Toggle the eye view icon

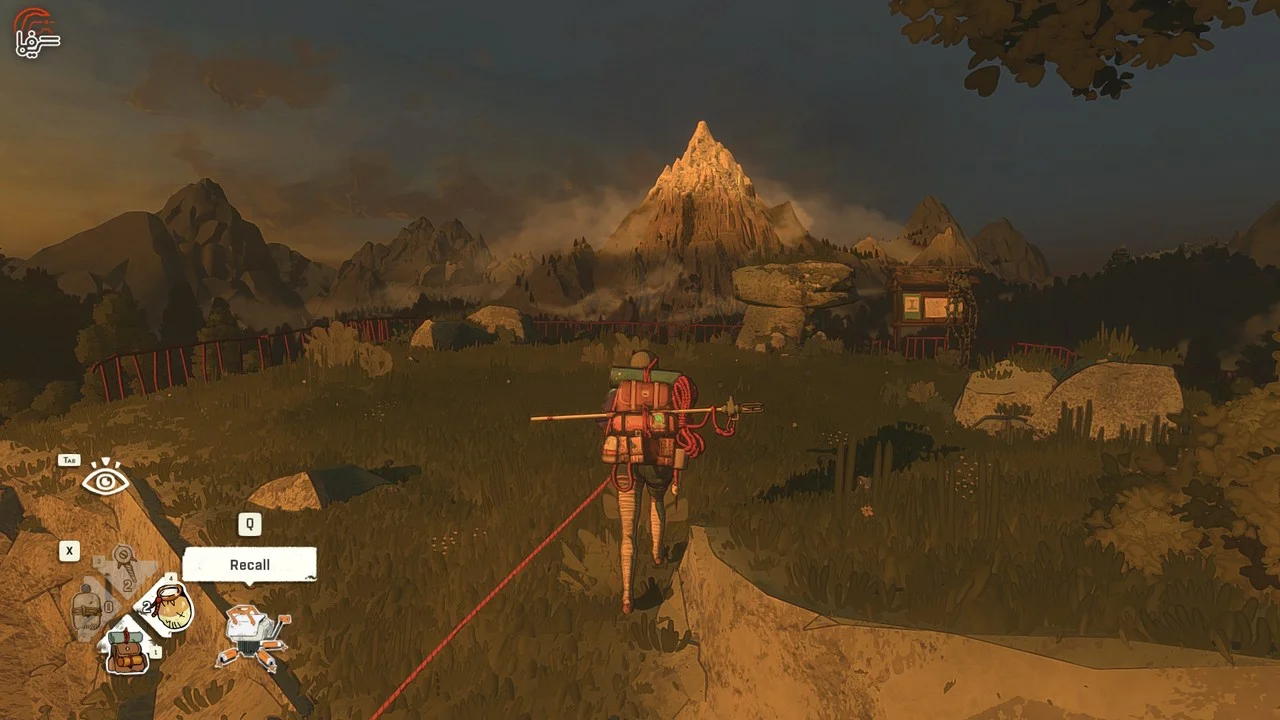[x=105, y=481]
